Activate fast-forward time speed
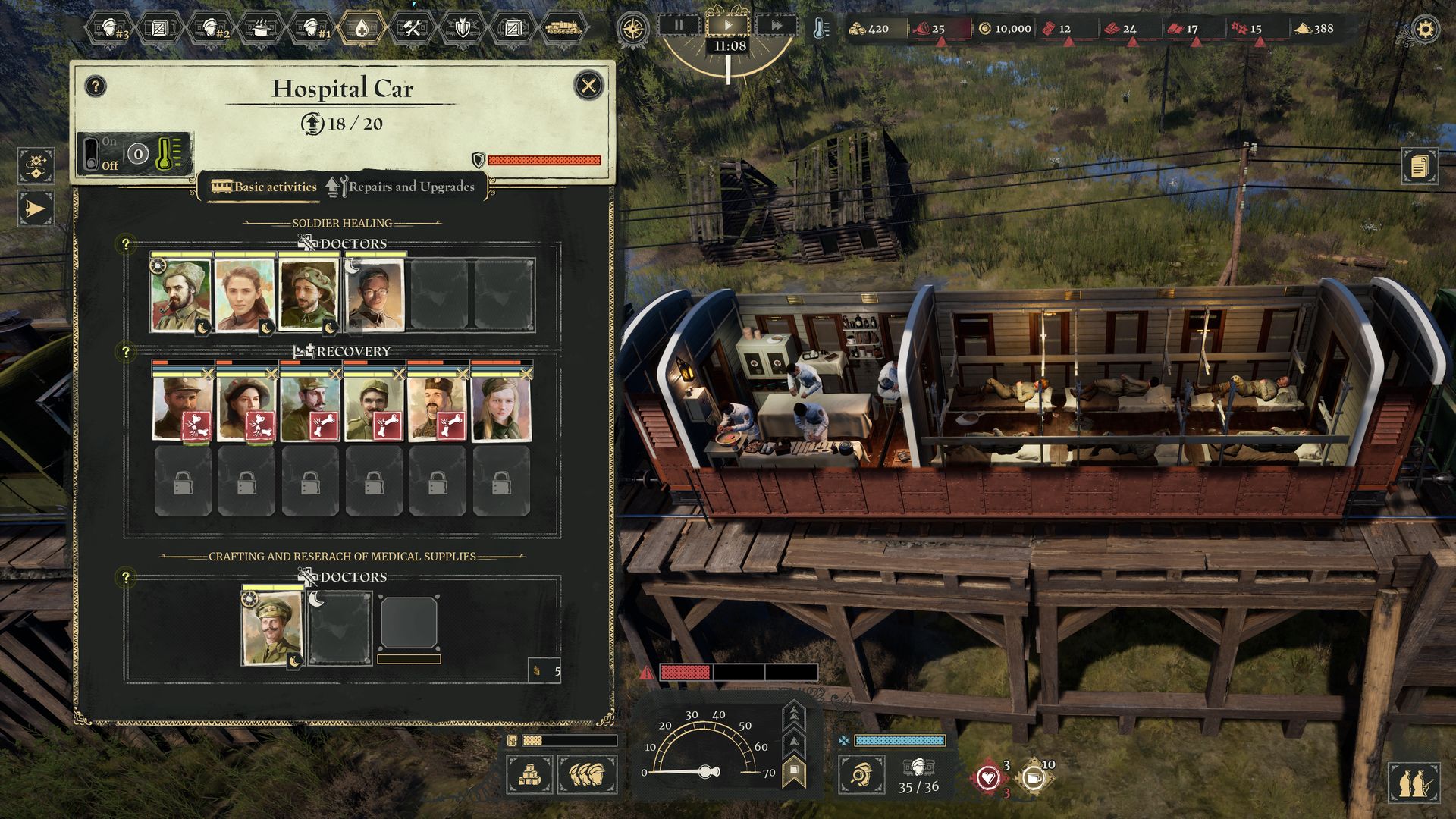The height and width of the screenshot is (819, 1456). [x=776, y=25]
